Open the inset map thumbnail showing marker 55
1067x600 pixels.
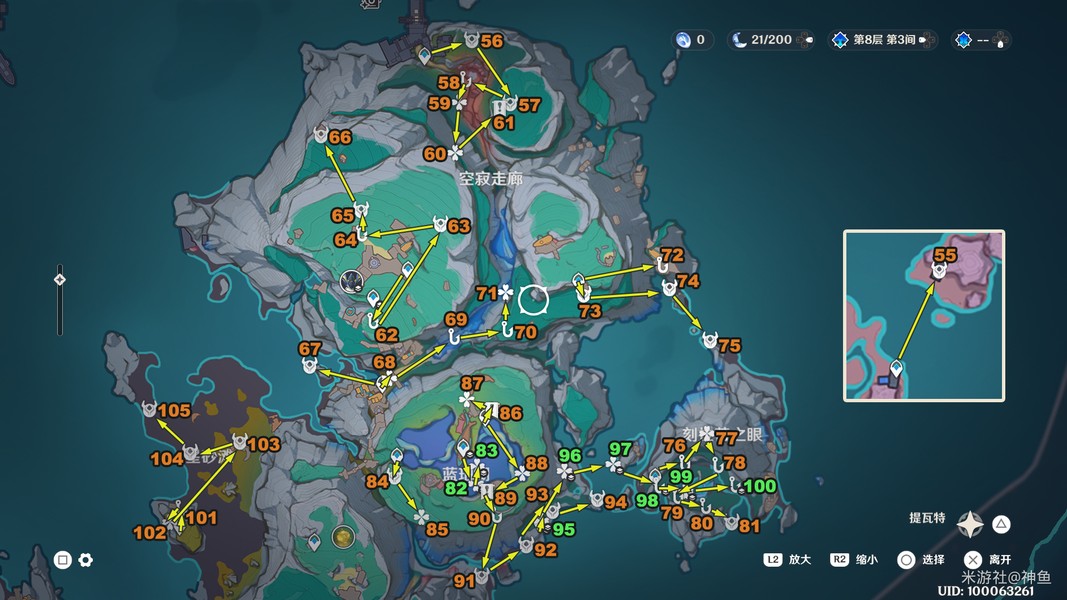[x=923, y=315]
